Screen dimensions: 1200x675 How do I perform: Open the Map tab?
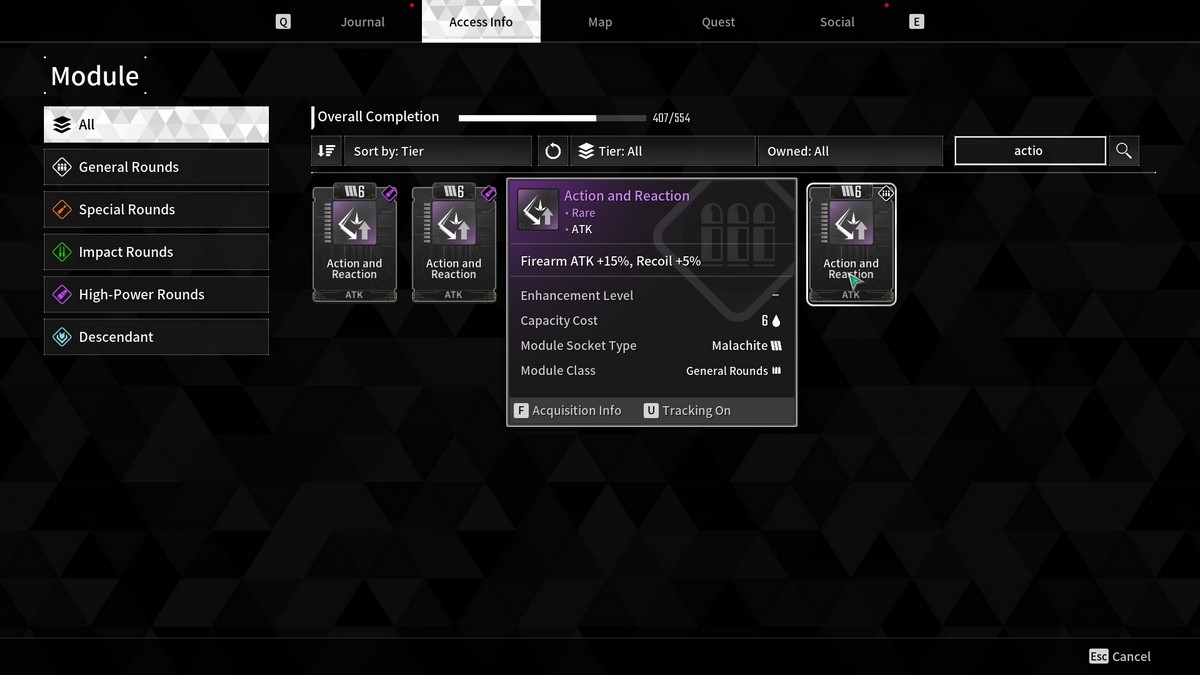[x=600, y=22]
